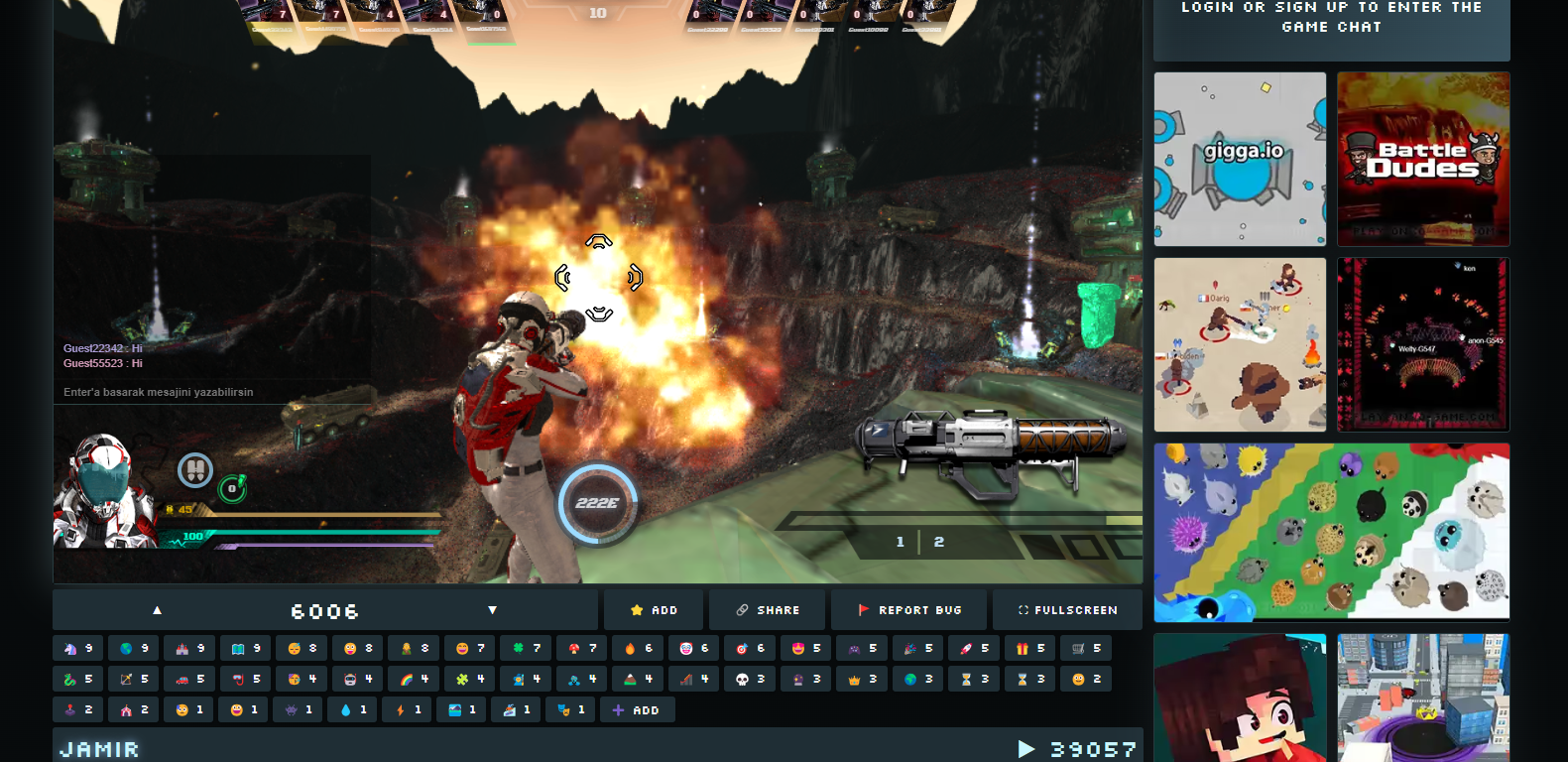Image resolution: width=1568 pixels, height=762 pixels.
Task: Click the jetpack ability icon
Action: (x=194, y=469)
